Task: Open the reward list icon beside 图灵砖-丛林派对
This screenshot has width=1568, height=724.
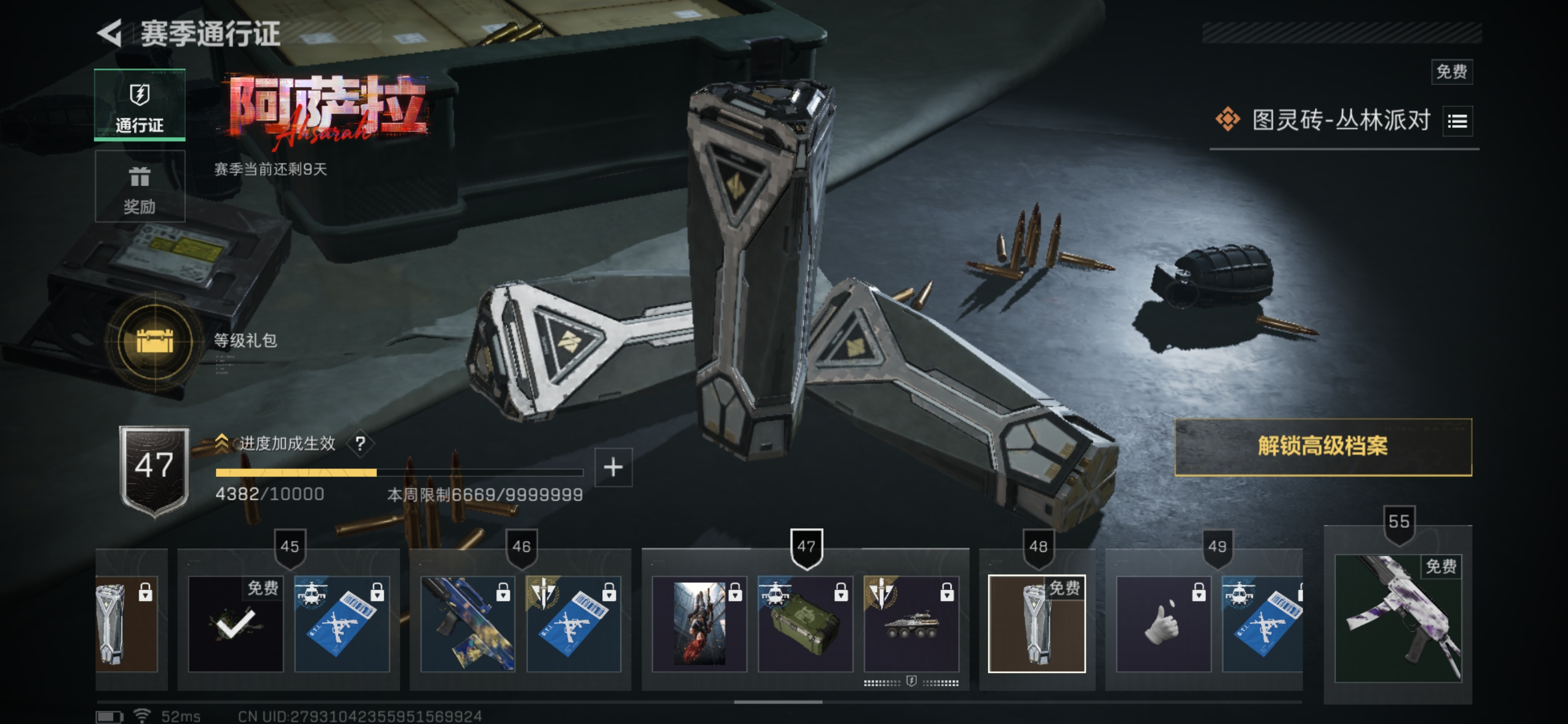Action: pyautogui.click(x=1457, y=121)
